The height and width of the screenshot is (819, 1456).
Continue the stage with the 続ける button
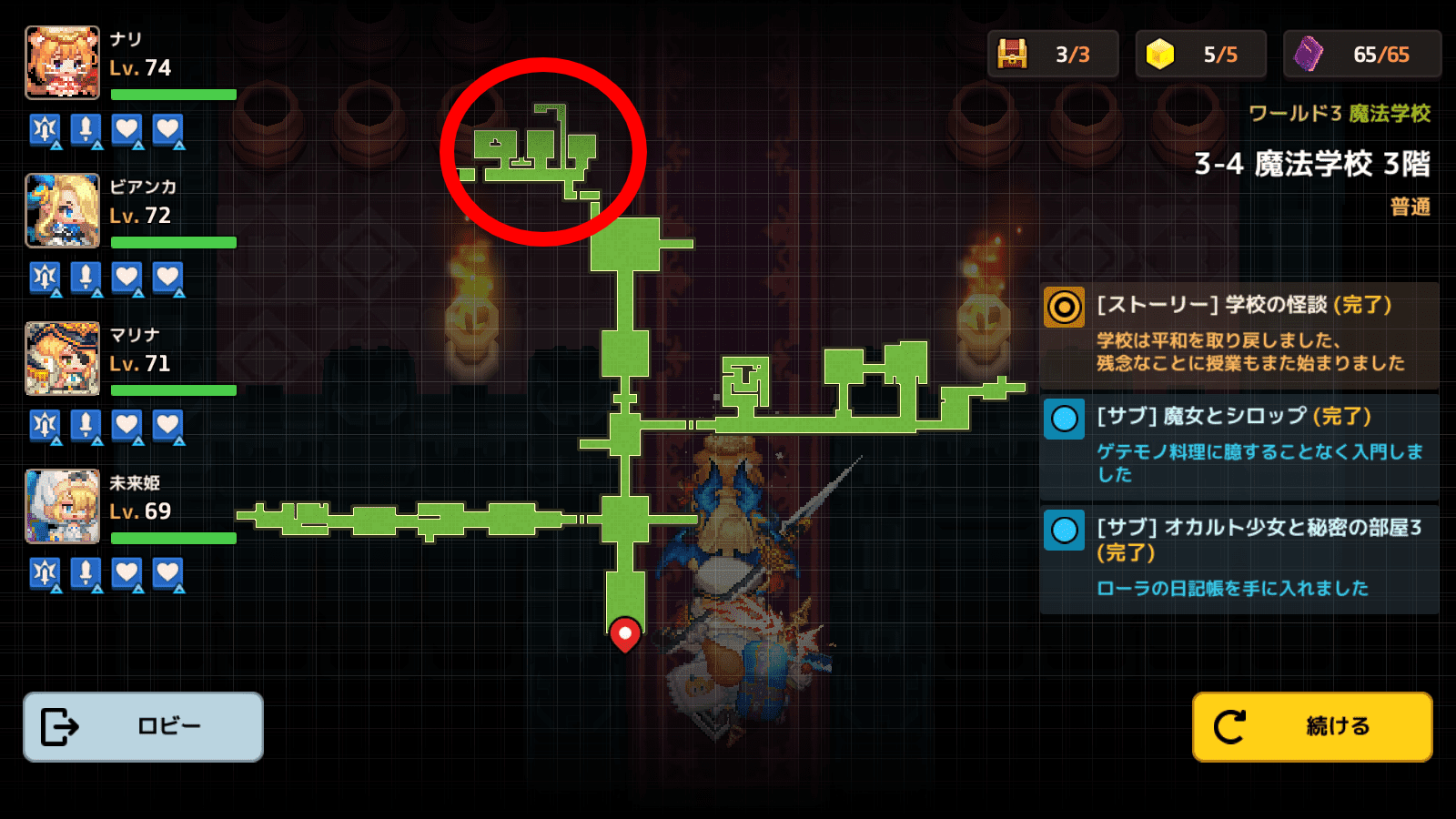1311,726
